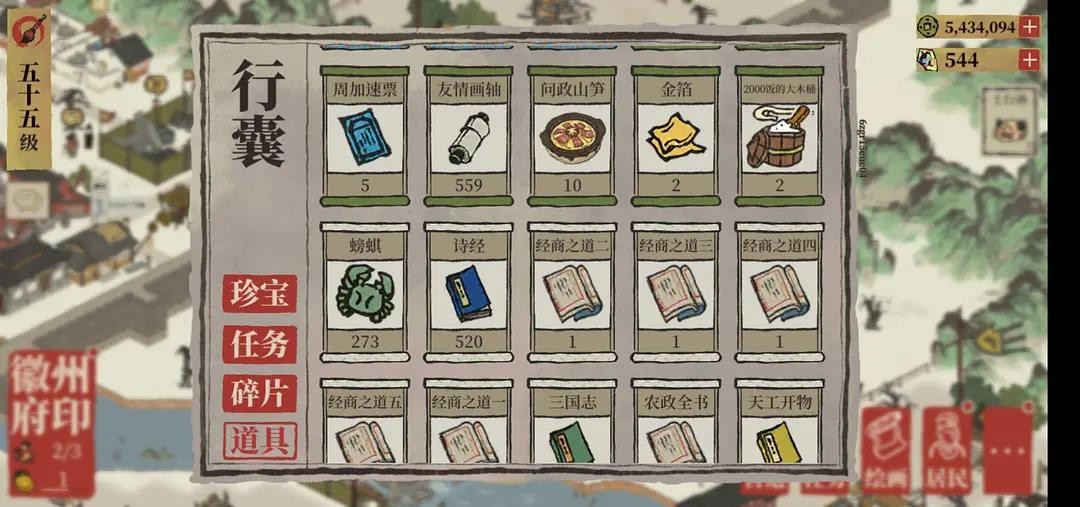Choose the 诗经 blue book

pyautogui.click(x=468, y=292)
